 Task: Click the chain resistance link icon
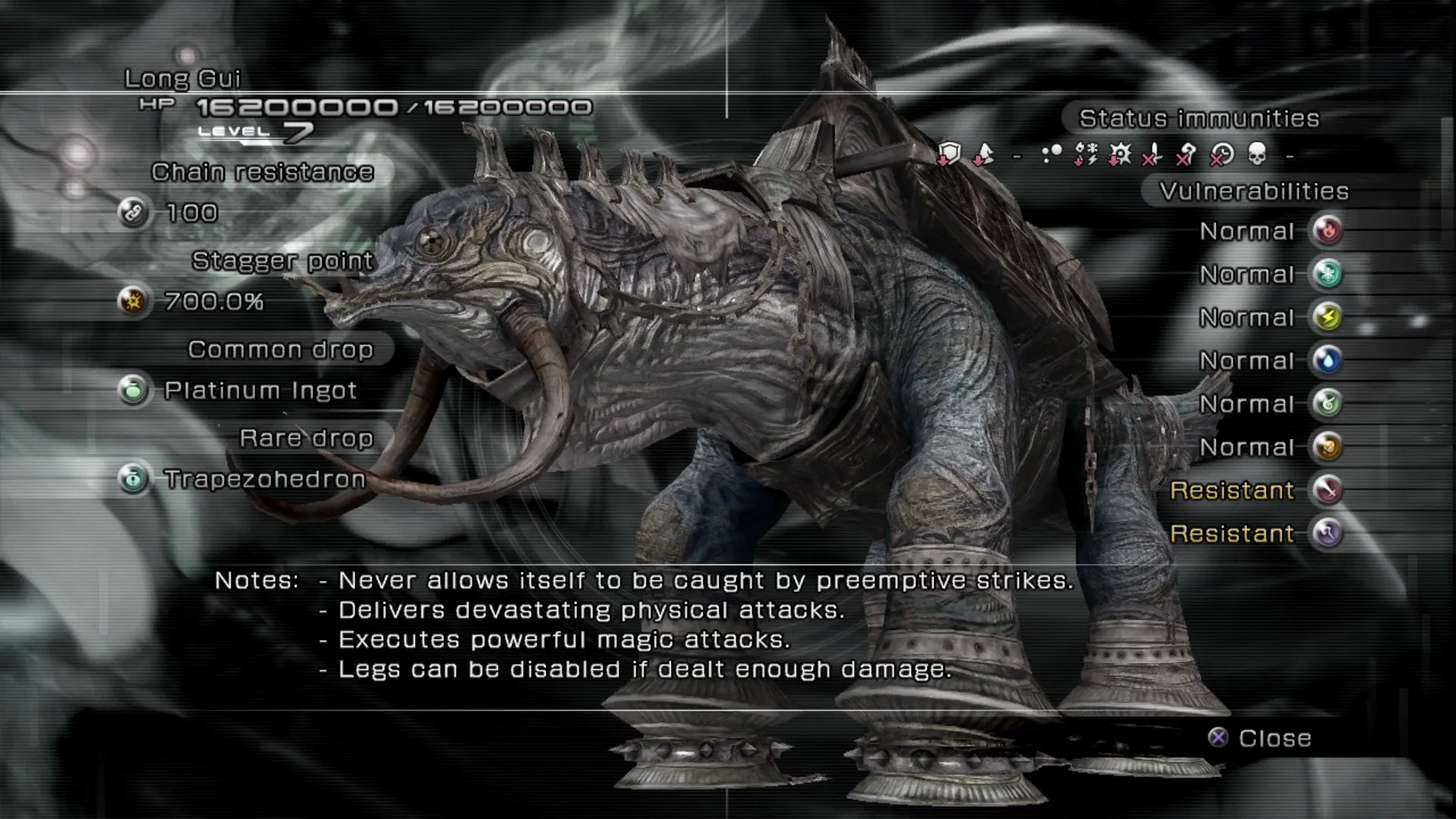pos(133,213)
